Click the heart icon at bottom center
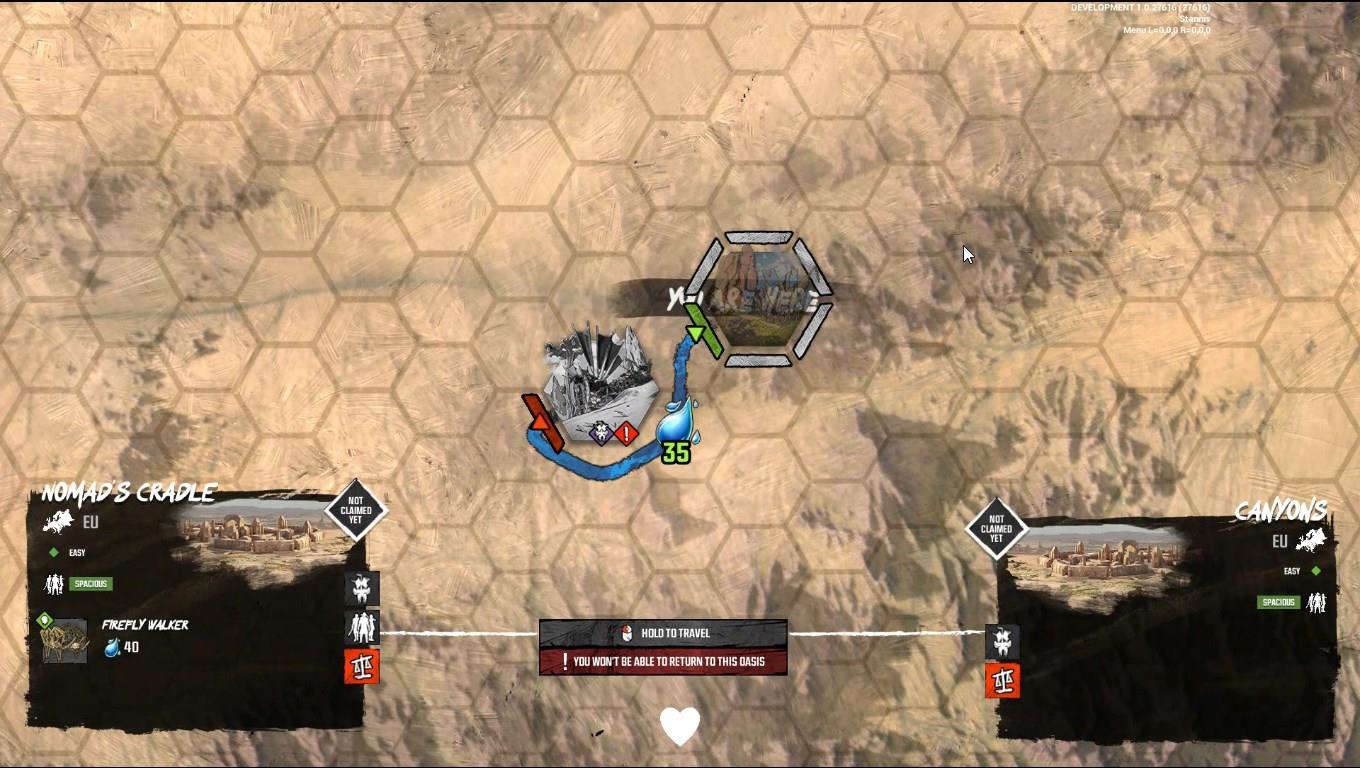This screenshot has width=1360, height=768. (680, 727)
